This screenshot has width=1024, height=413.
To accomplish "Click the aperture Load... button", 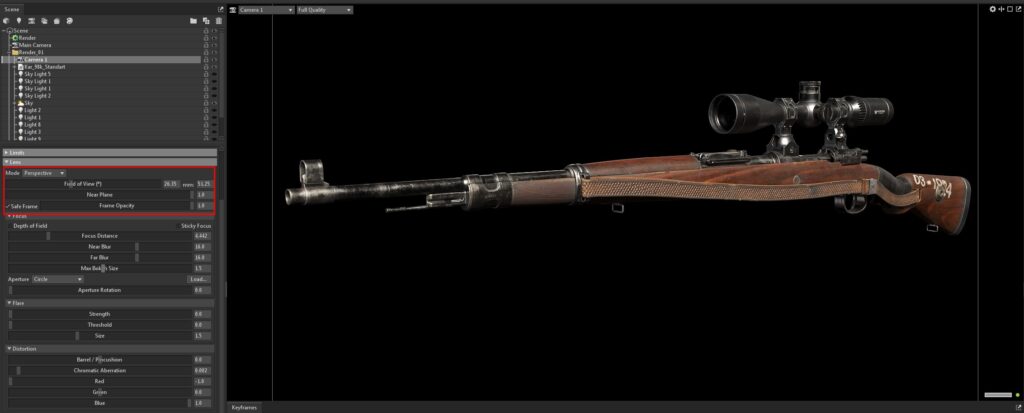I will pyautogui.click(x=198, y=279).
